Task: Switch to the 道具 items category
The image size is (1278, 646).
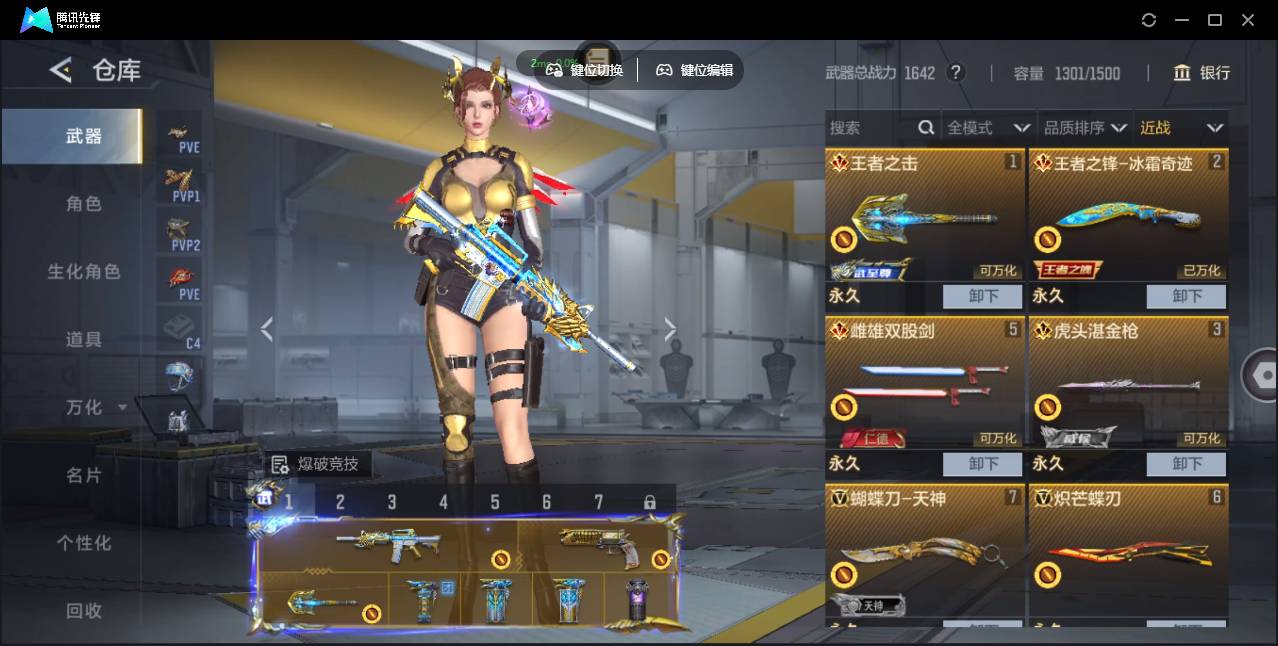Action: (84, 340)
